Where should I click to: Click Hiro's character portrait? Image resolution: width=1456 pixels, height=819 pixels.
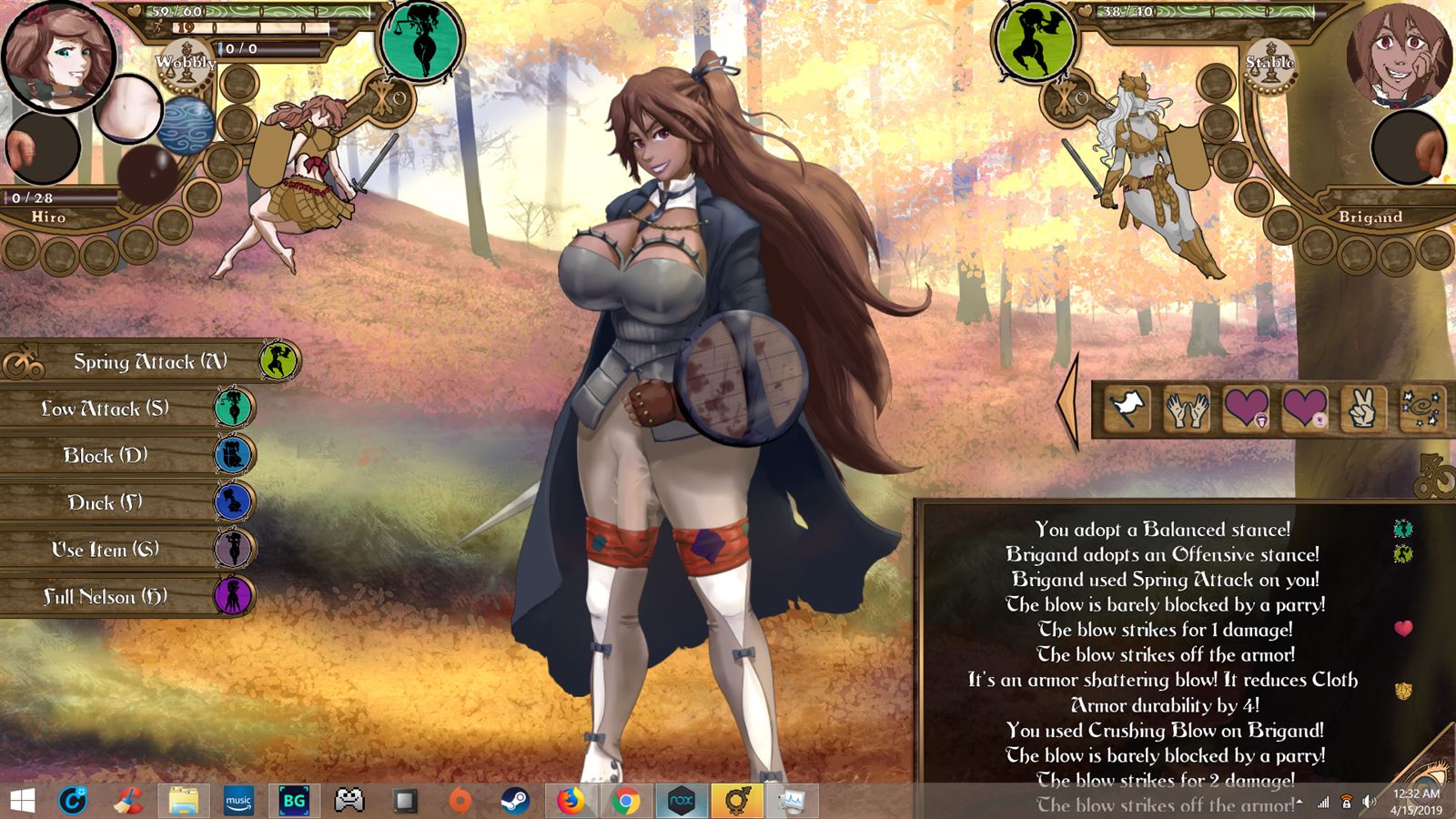click(x=58, y=55)
